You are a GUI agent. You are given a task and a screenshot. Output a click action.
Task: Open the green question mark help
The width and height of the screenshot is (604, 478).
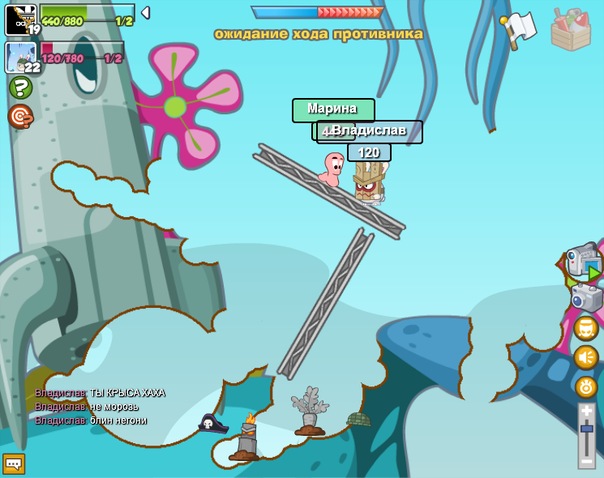tap(20, 88)
